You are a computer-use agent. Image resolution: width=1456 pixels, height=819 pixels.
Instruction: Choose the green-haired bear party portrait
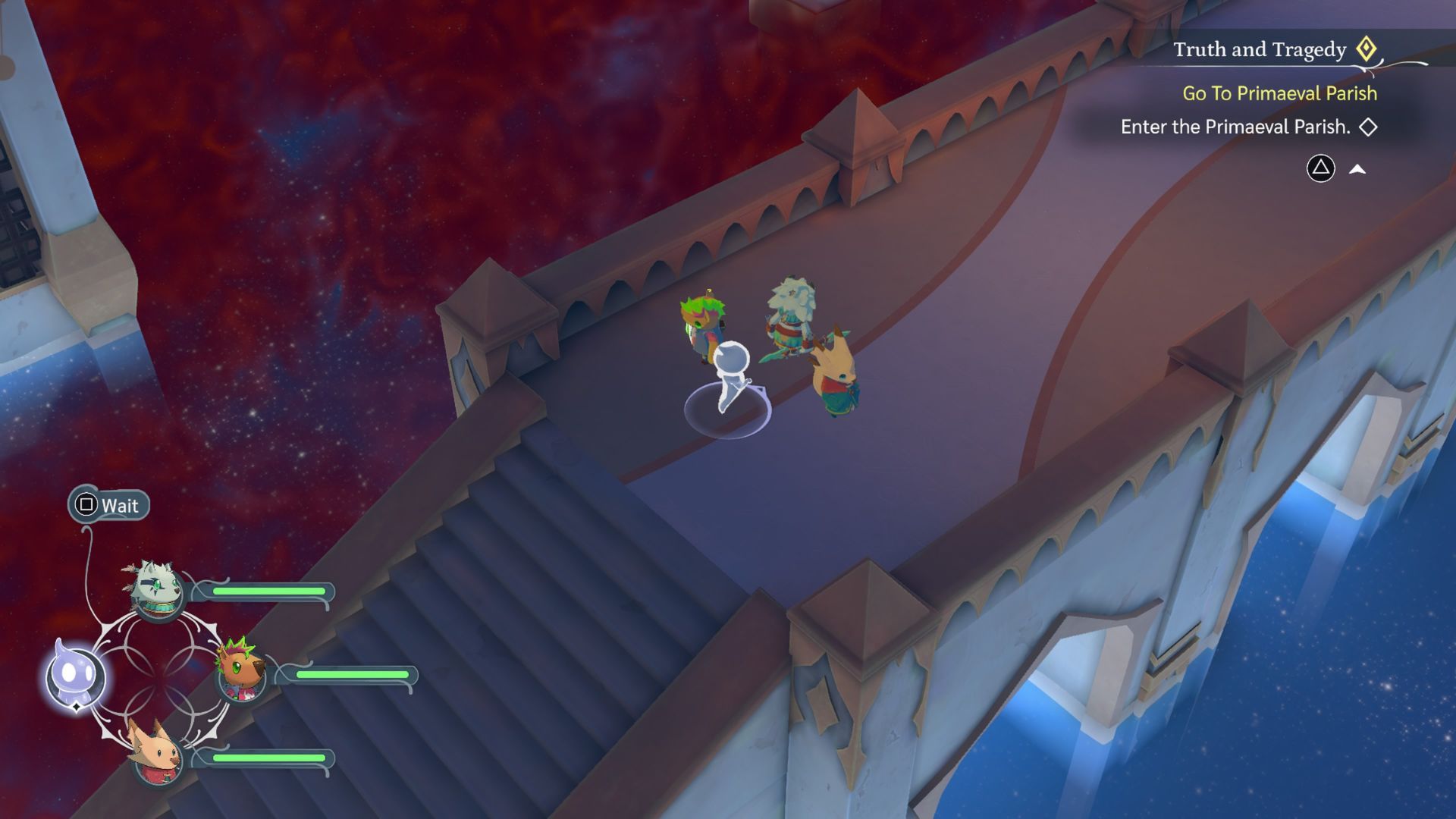pyautogui.click(x=242, y=672)
